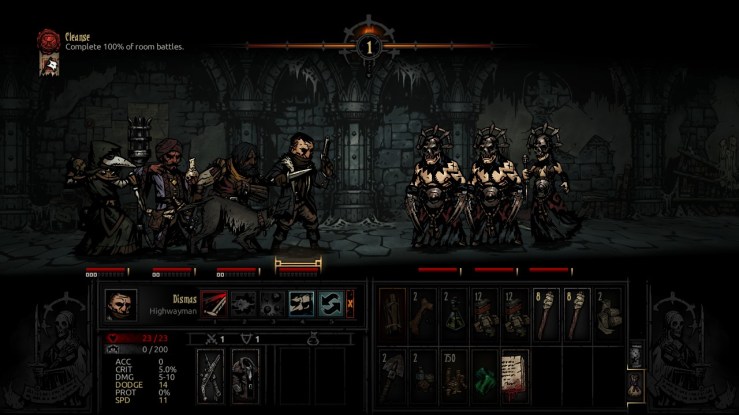Select the blood-stained journal page
Viewport: 739px width, 415px height.
(x=515, y=370)
